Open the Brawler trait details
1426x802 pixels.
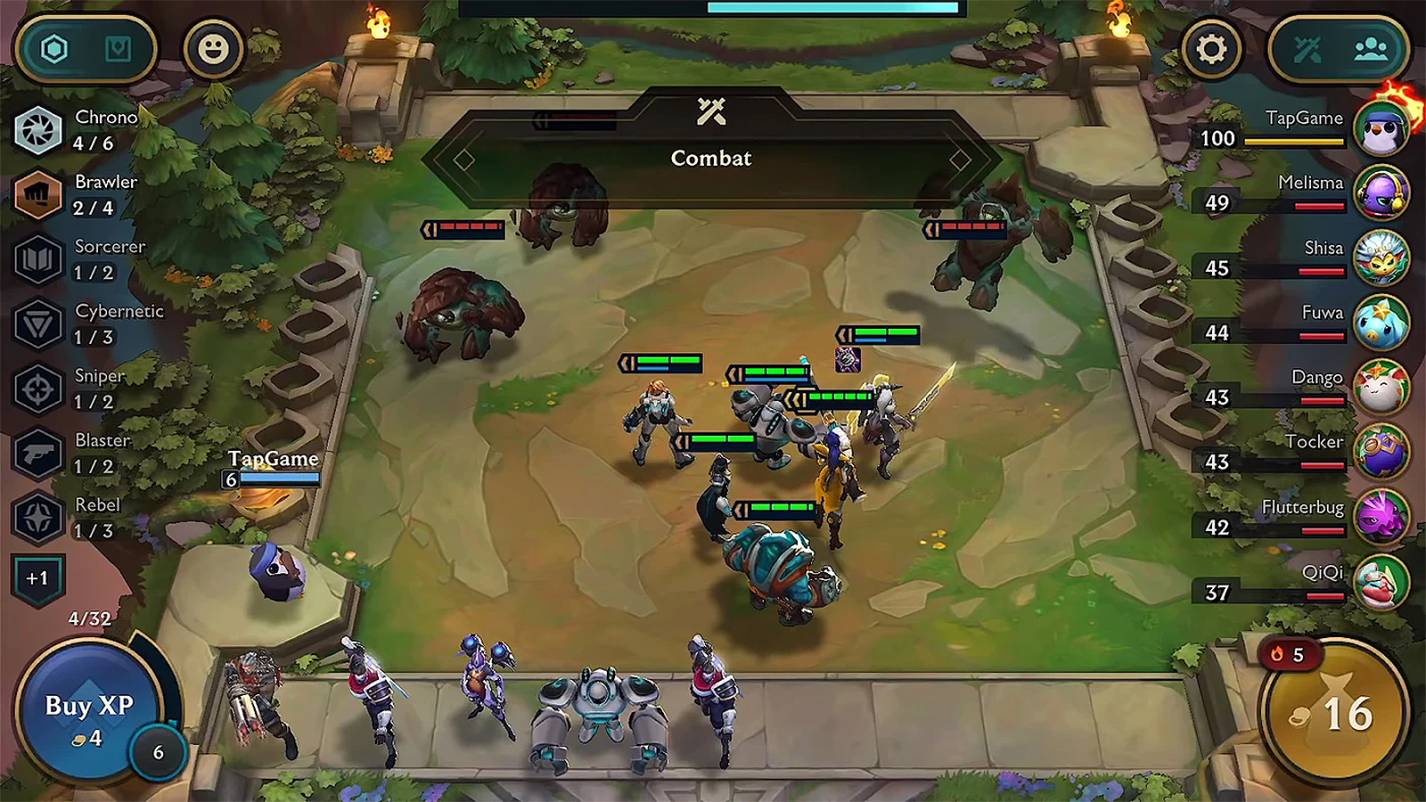38,194
